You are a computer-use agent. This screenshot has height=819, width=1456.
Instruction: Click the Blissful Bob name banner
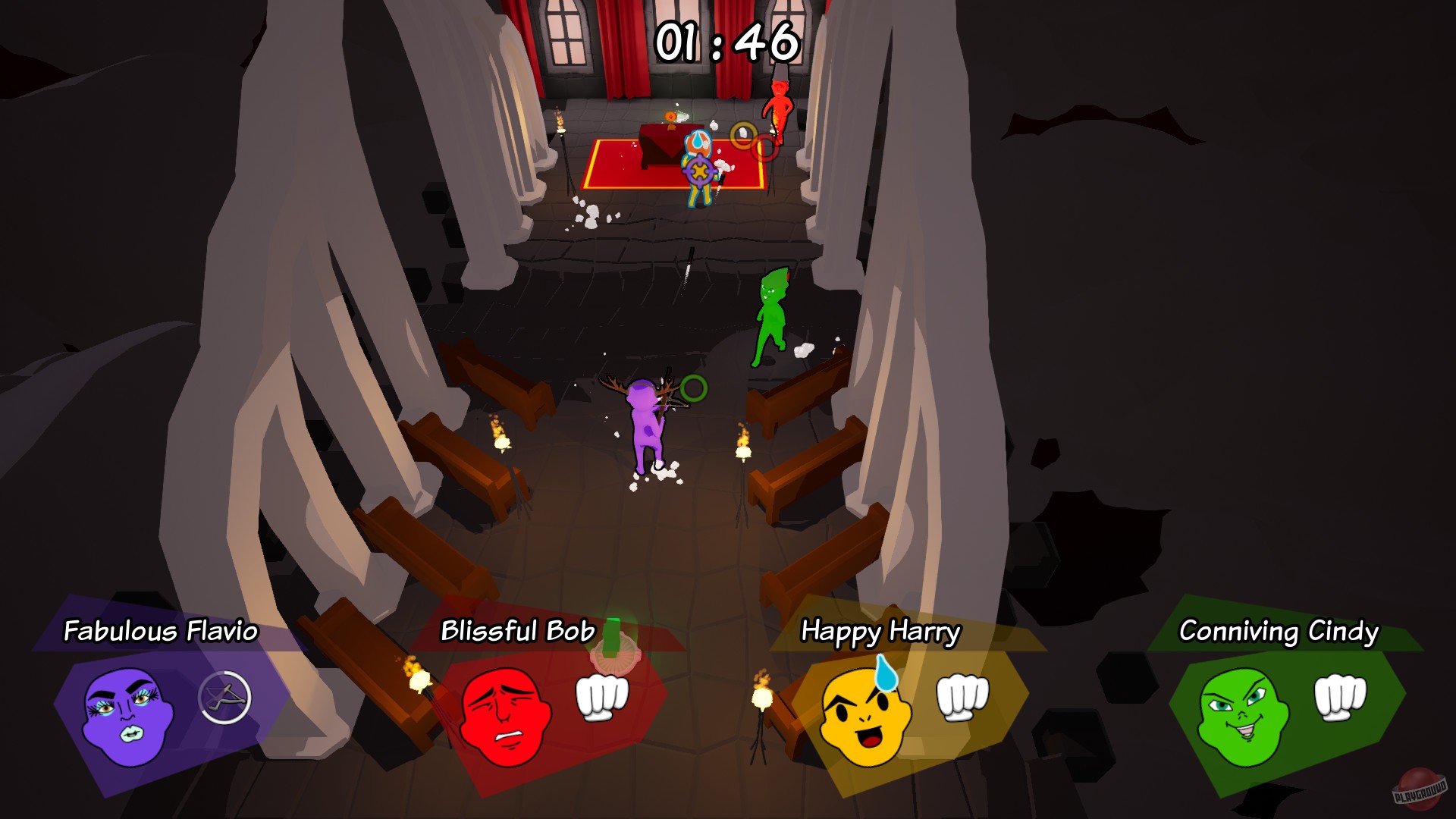pyautogui.click(x=517, y=630)
